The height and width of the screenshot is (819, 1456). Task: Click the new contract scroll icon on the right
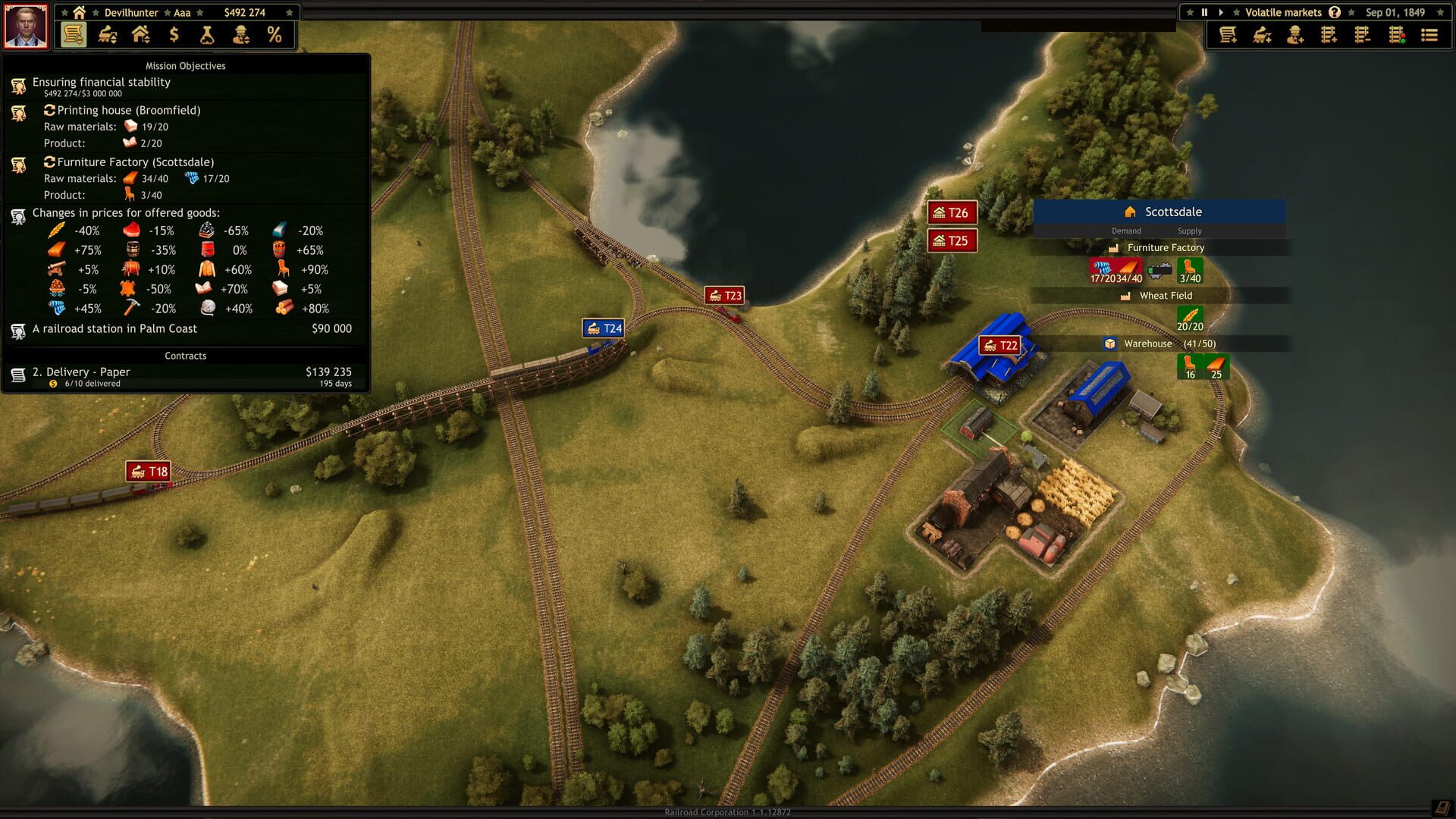click(1228, 36)
